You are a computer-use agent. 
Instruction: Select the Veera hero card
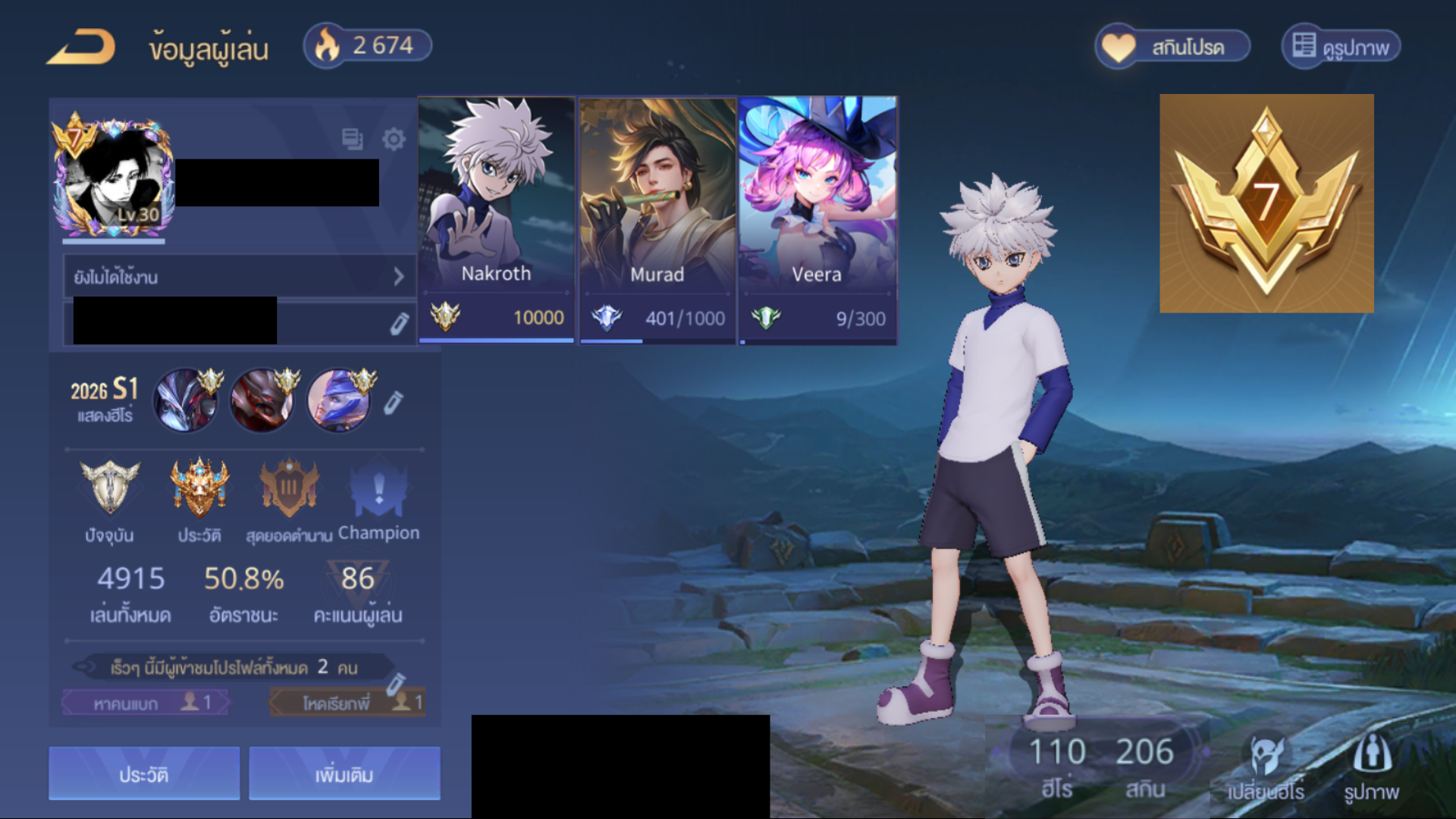click(x=817, y=220)
